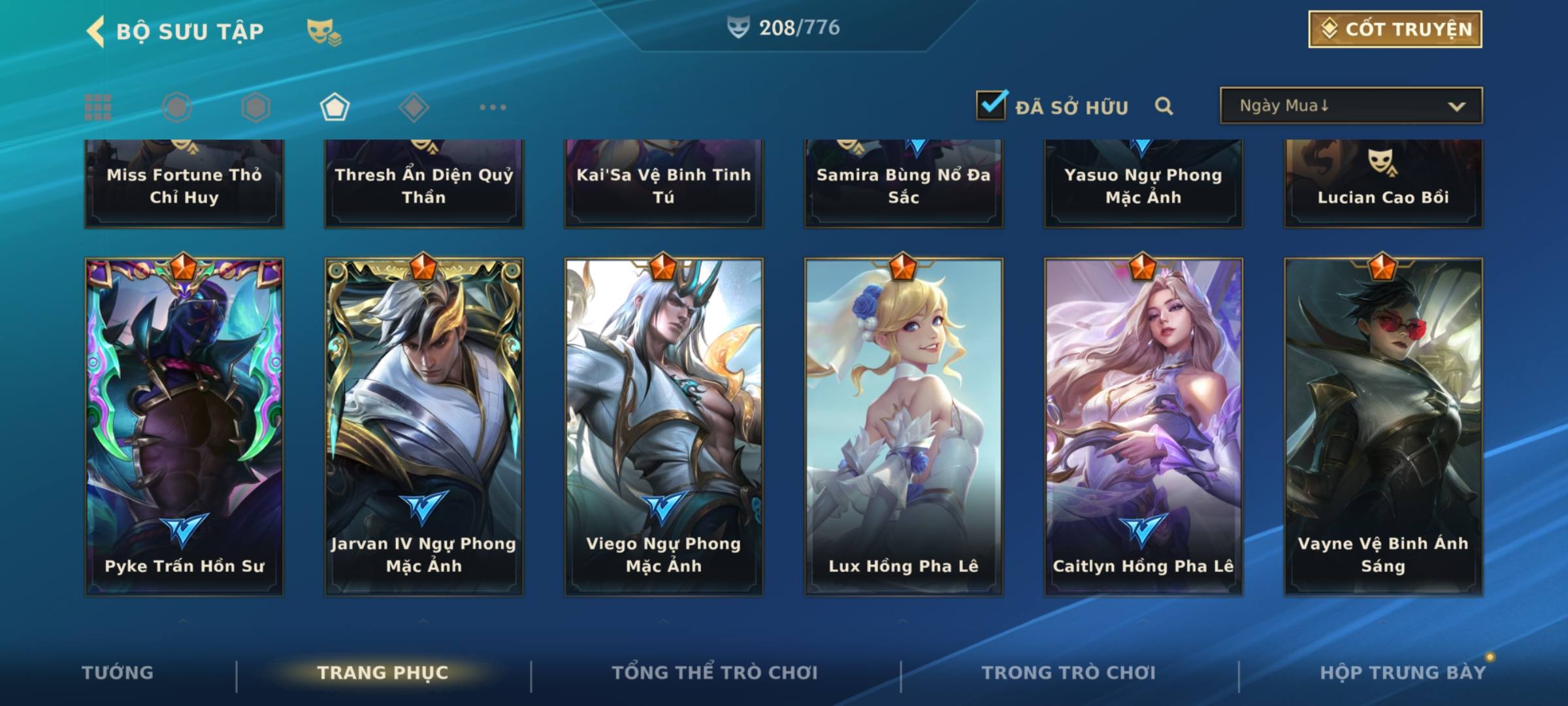Go back from Bộ Sưu Tập
This screenshot has height=706, width=1568.
(x=96, y=31)
